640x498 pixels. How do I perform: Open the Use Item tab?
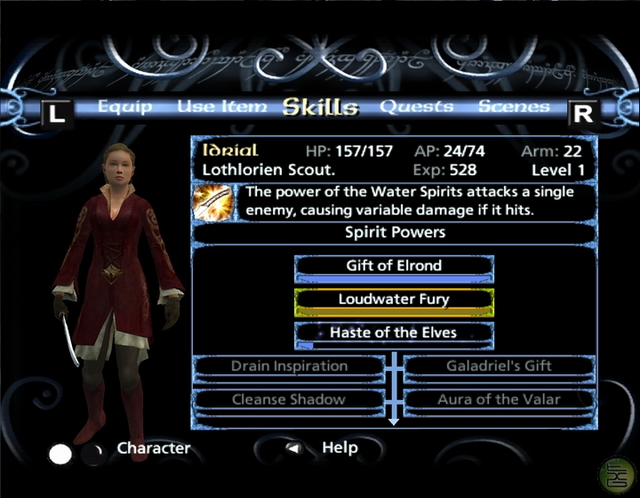(x=222, y=107)
